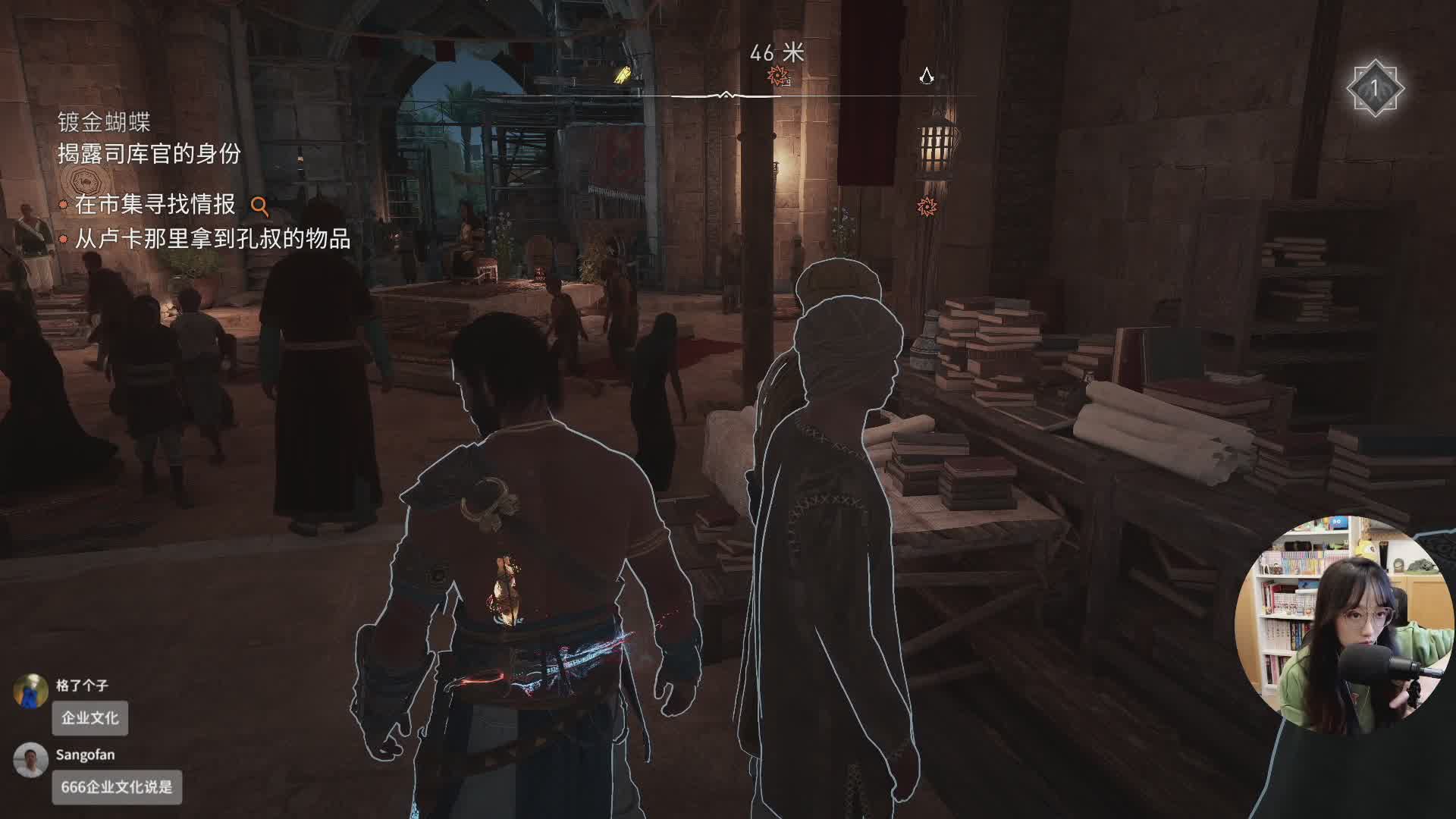Select the Assassin insignia on the compass

926,75
